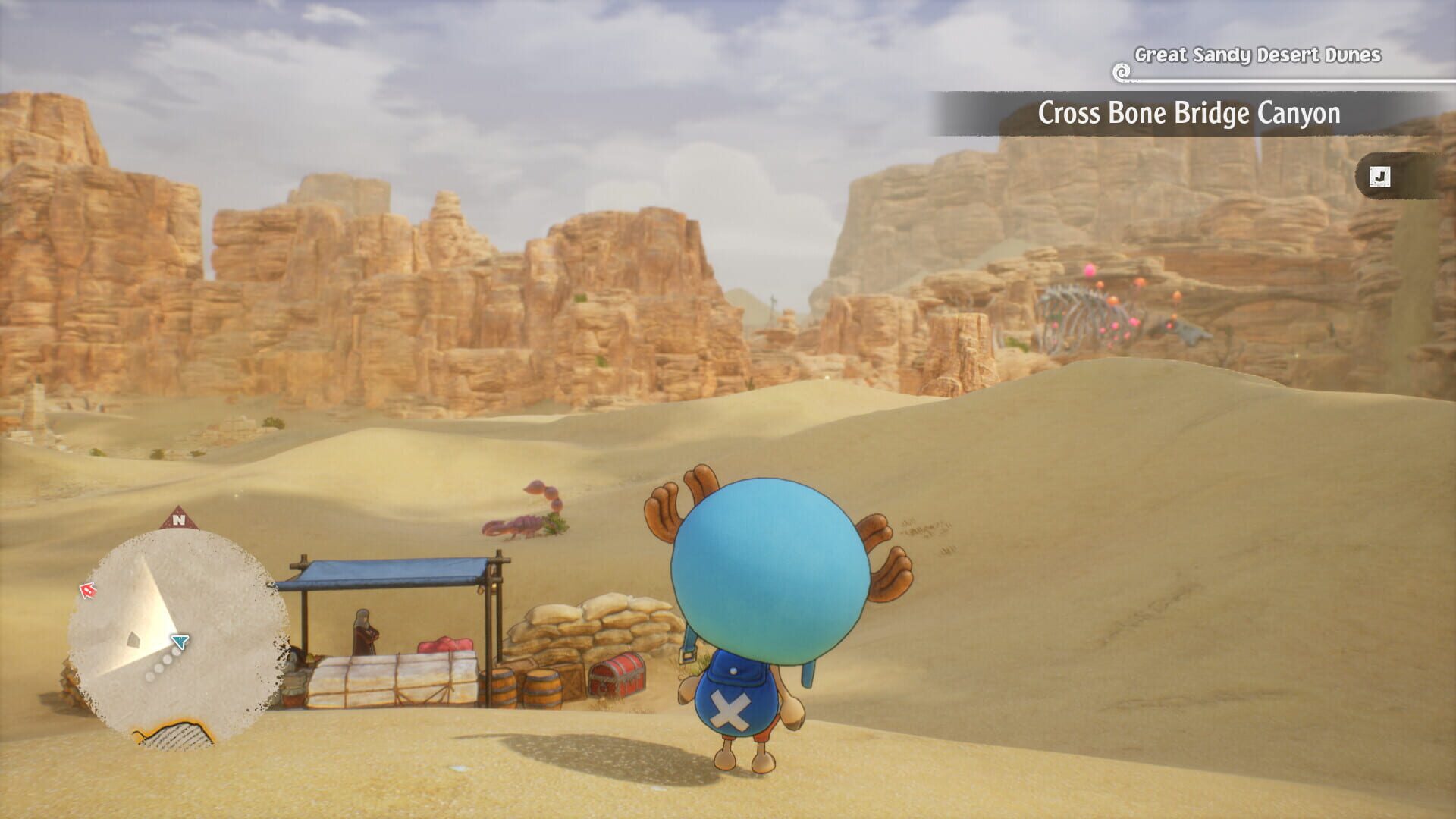Select the red objective marker on minimap edge

click(88, 590)
